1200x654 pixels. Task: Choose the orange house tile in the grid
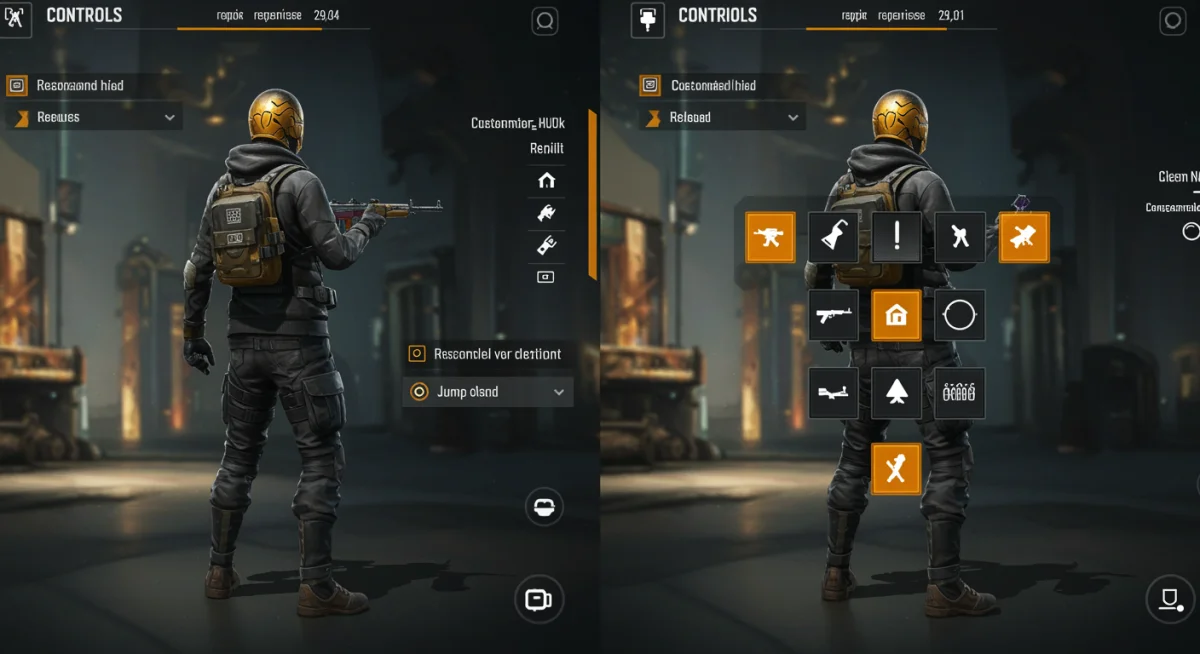(896, 316)
